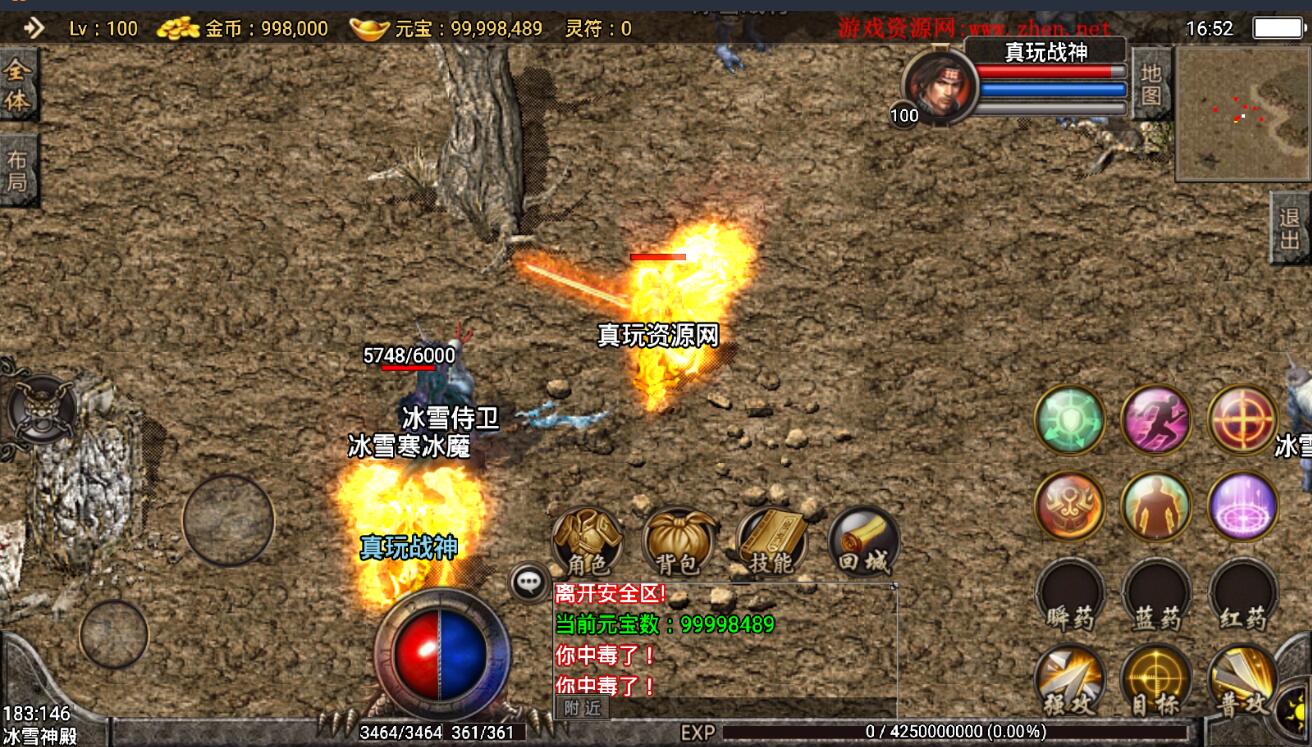The width and height of the screenshot is (1312, 747).
Task: Cast the golden body figure skill
Action: click(x=1156, y=505)
